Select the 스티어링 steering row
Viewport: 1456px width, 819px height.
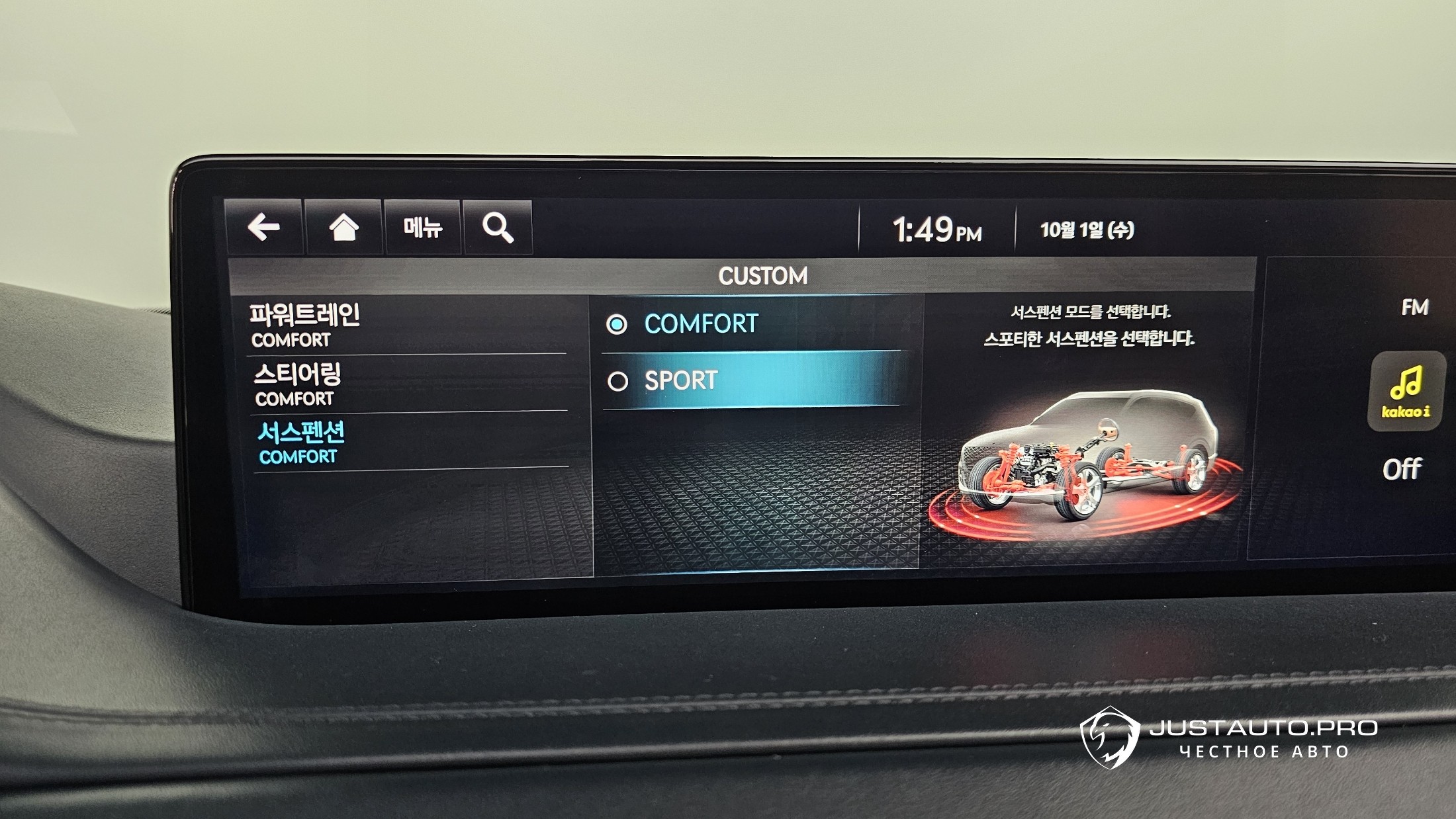tap(408, 384)
